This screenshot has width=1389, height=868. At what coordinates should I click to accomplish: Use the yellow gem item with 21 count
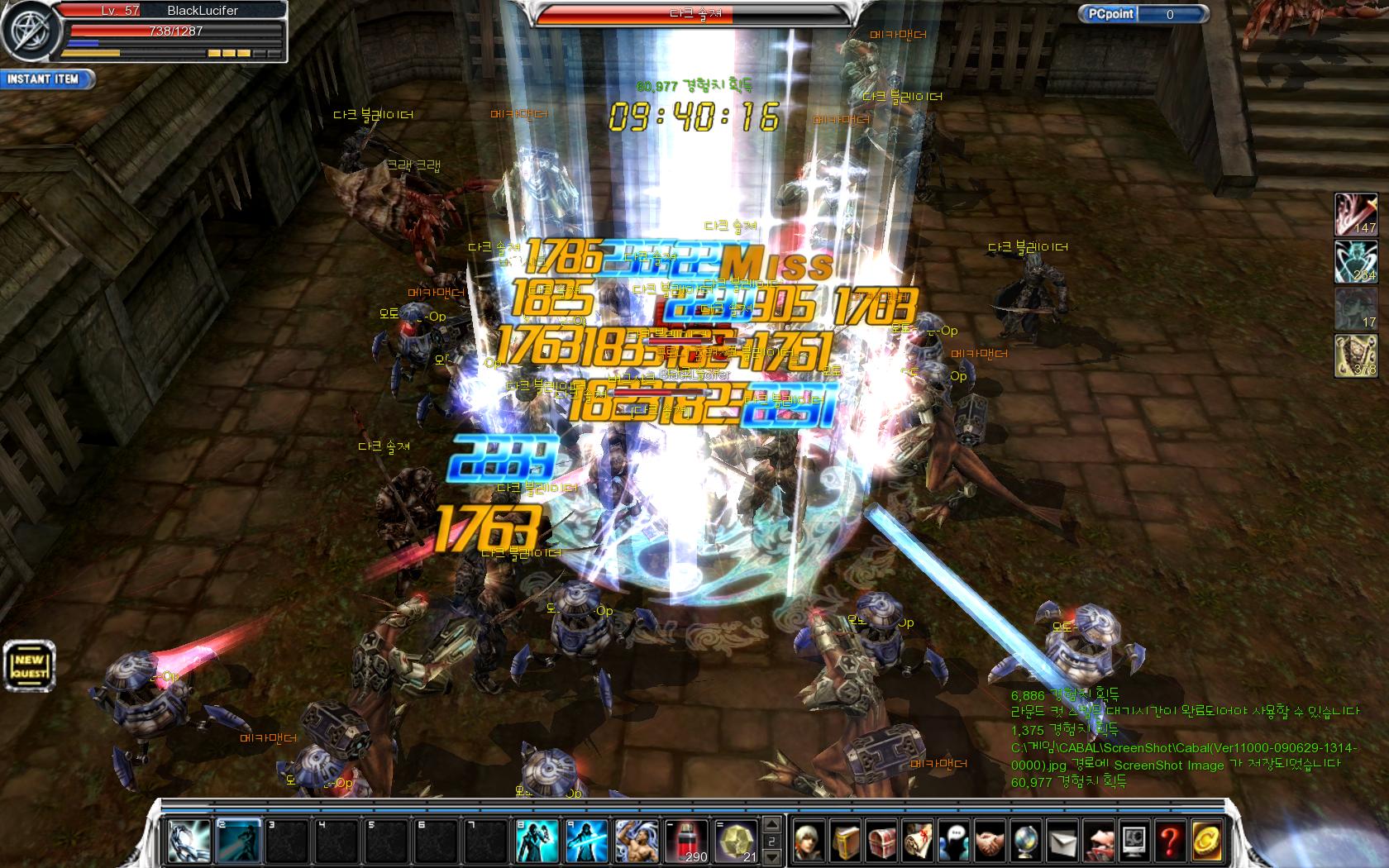tap(737, 842)
